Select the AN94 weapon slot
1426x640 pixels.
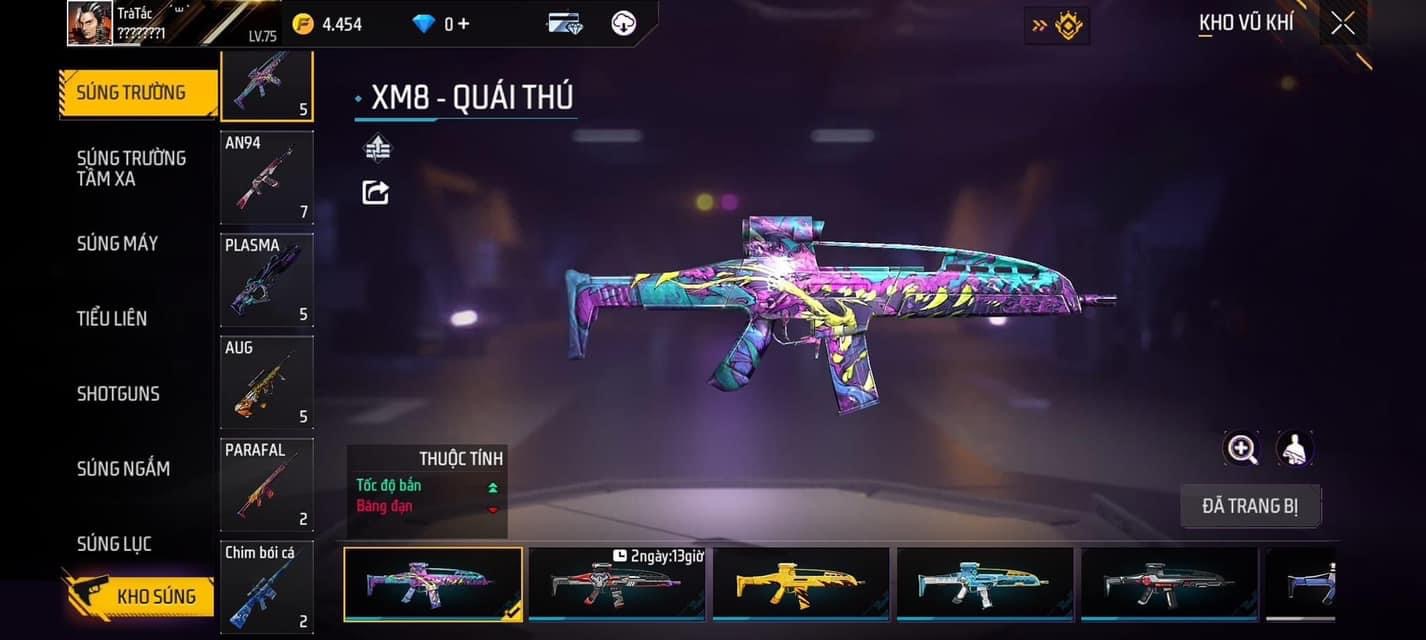(x=266, y=178)
